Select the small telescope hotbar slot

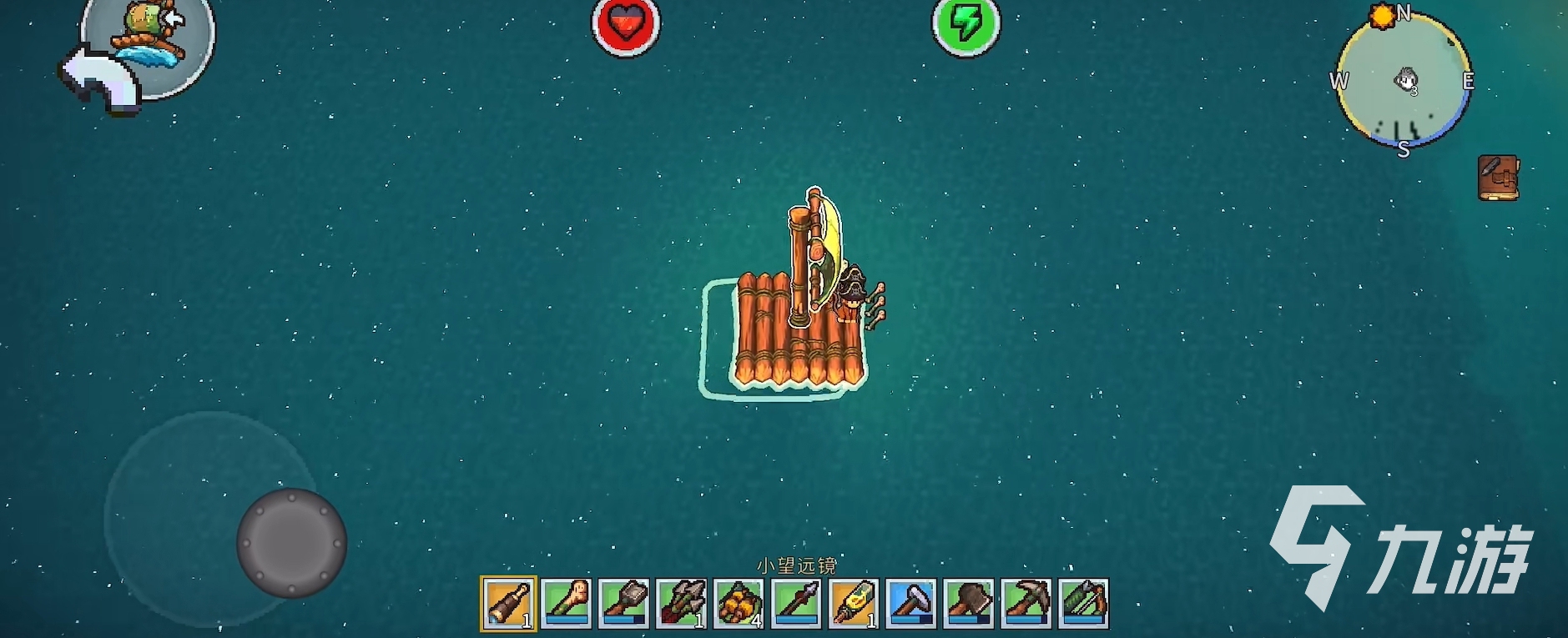509,603
